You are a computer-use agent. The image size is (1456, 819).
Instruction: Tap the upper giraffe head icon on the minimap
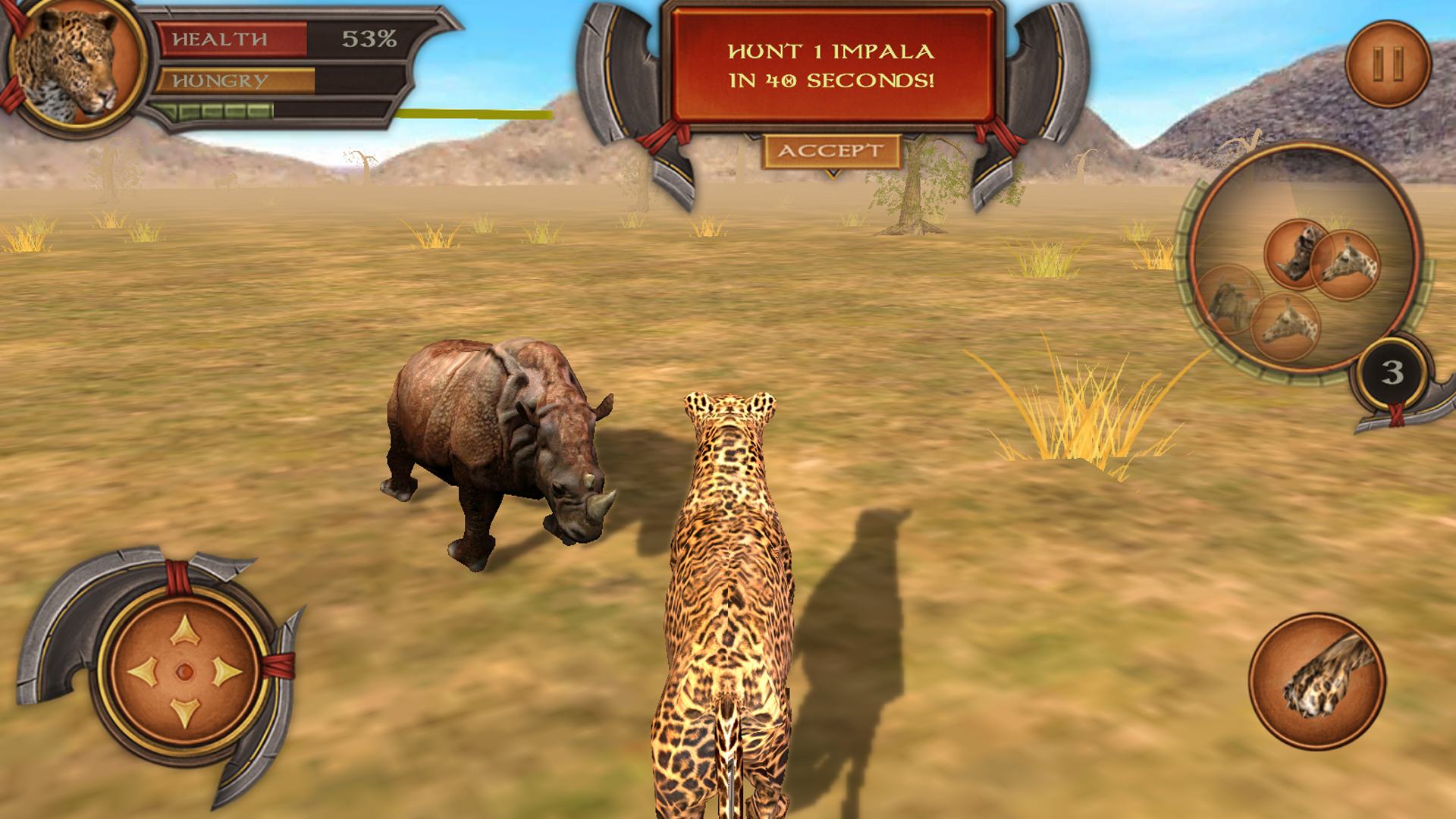point(1348,263)
